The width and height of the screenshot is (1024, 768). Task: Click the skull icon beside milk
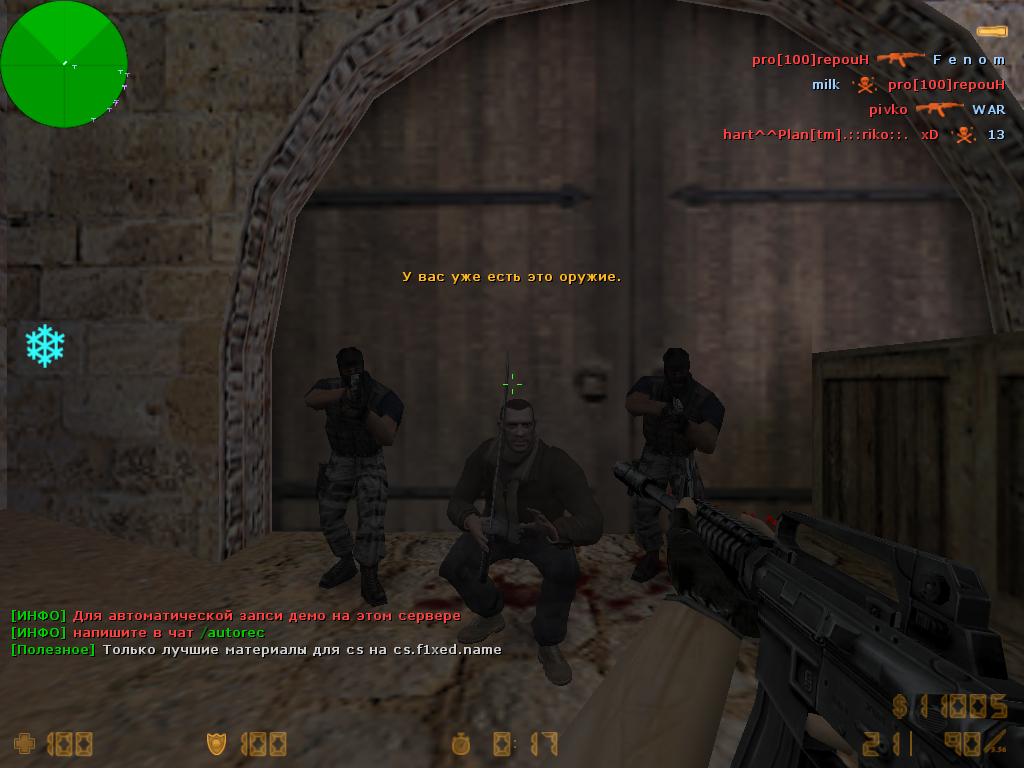pos(863,85)
